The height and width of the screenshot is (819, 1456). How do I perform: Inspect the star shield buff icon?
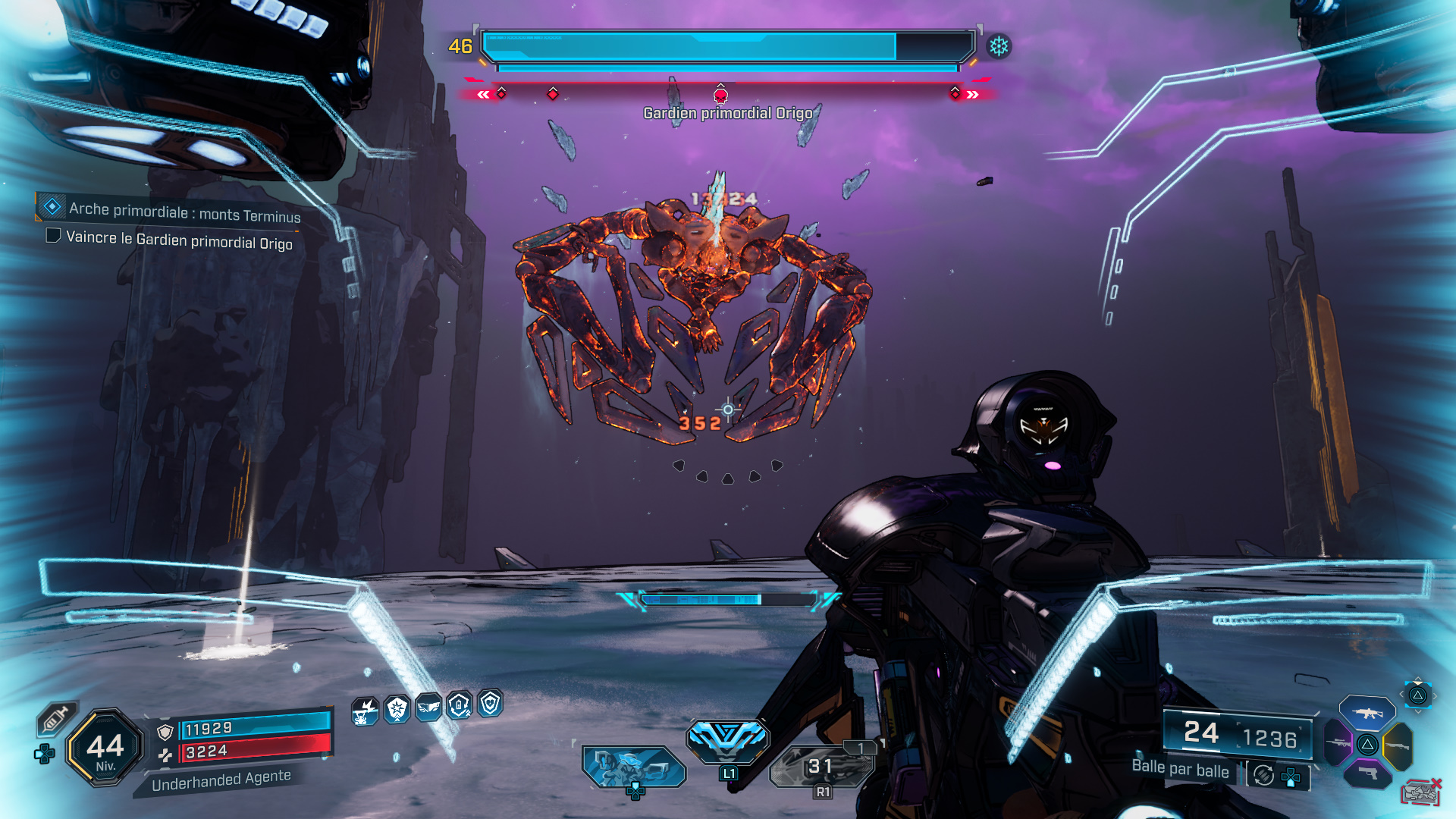(x=397, y=709)
